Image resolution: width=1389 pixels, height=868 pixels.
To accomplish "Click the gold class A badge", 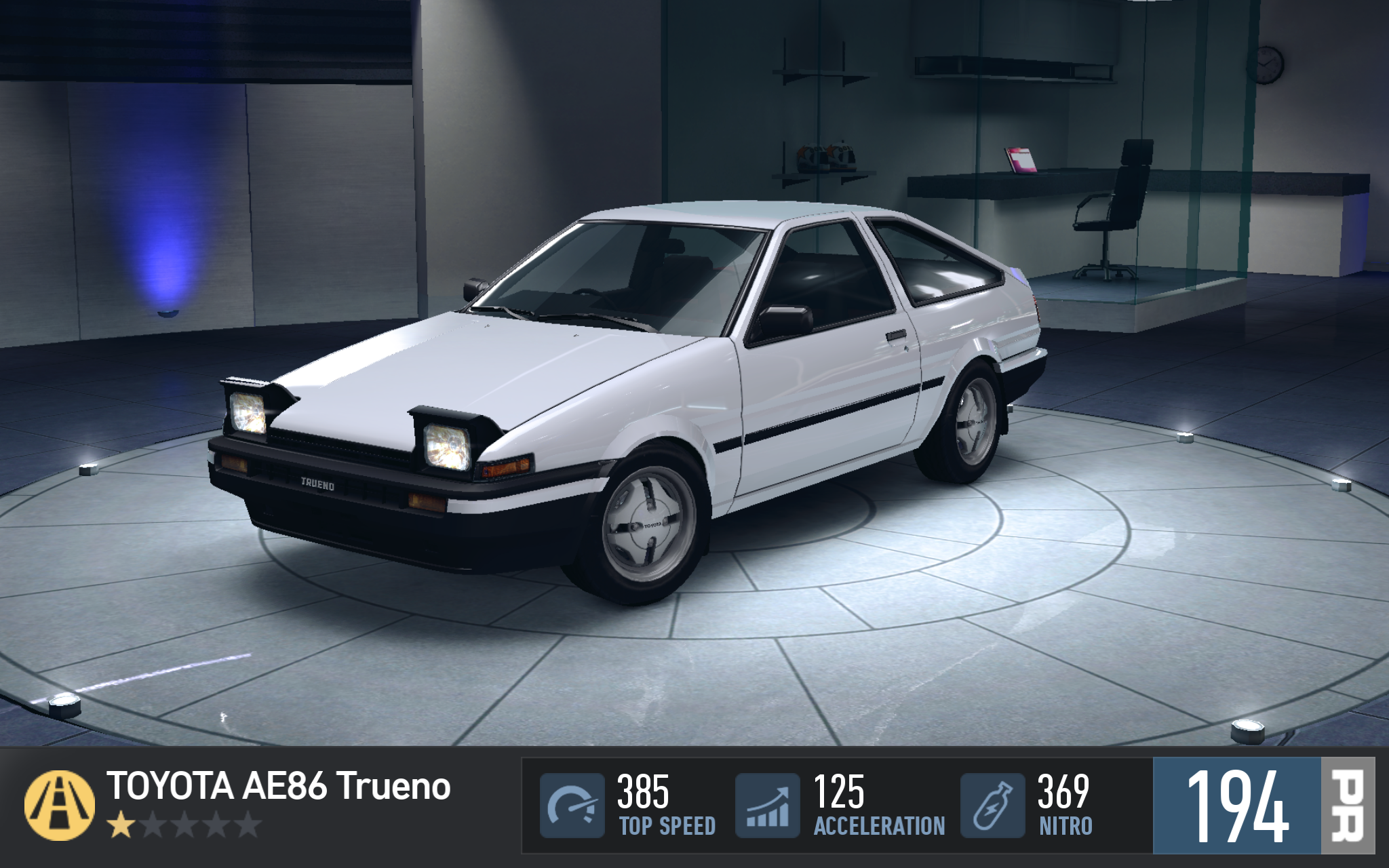I will click(60, 805).
